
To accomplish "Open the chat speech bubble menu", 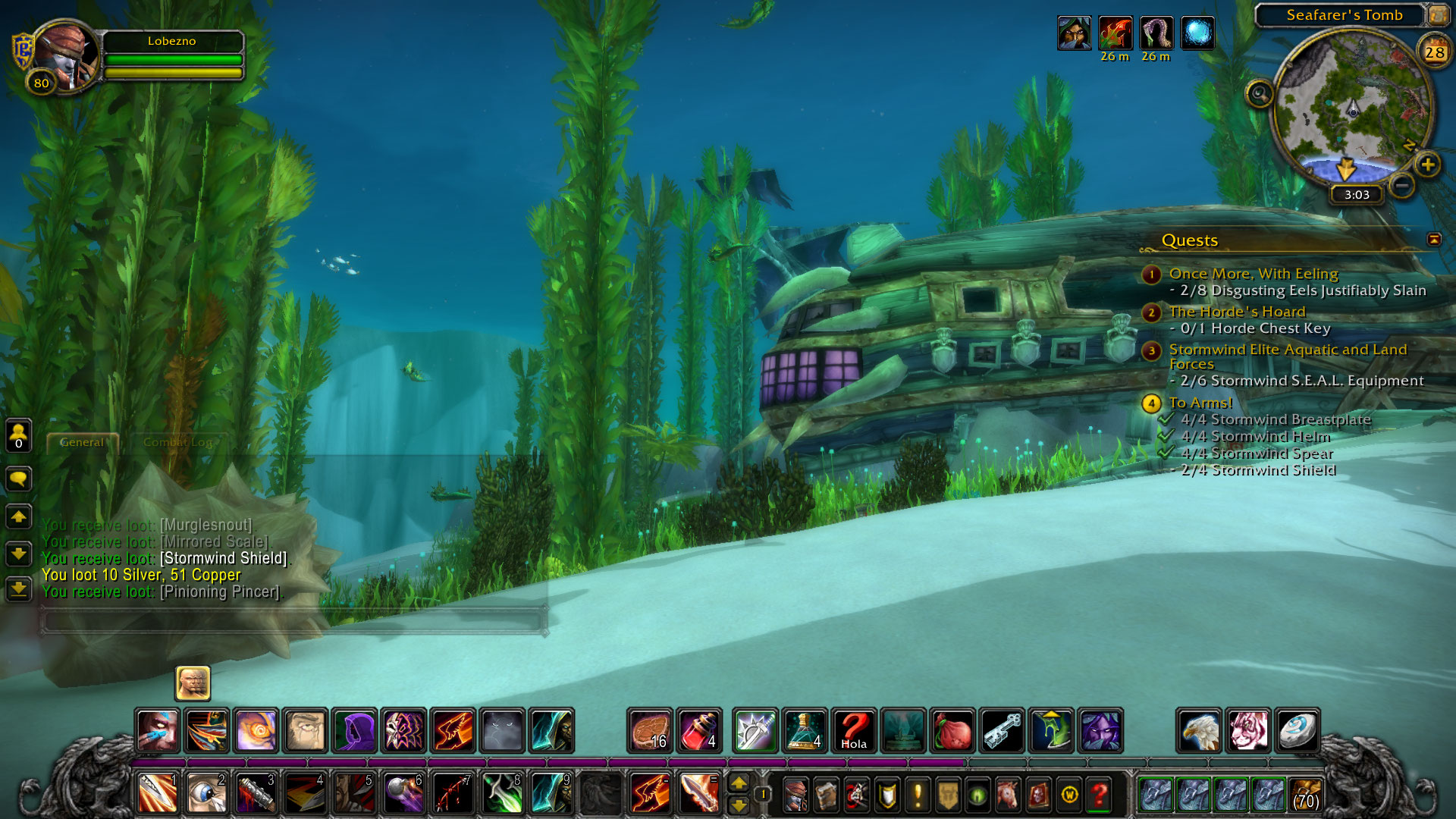I will [x=19, y=479].
